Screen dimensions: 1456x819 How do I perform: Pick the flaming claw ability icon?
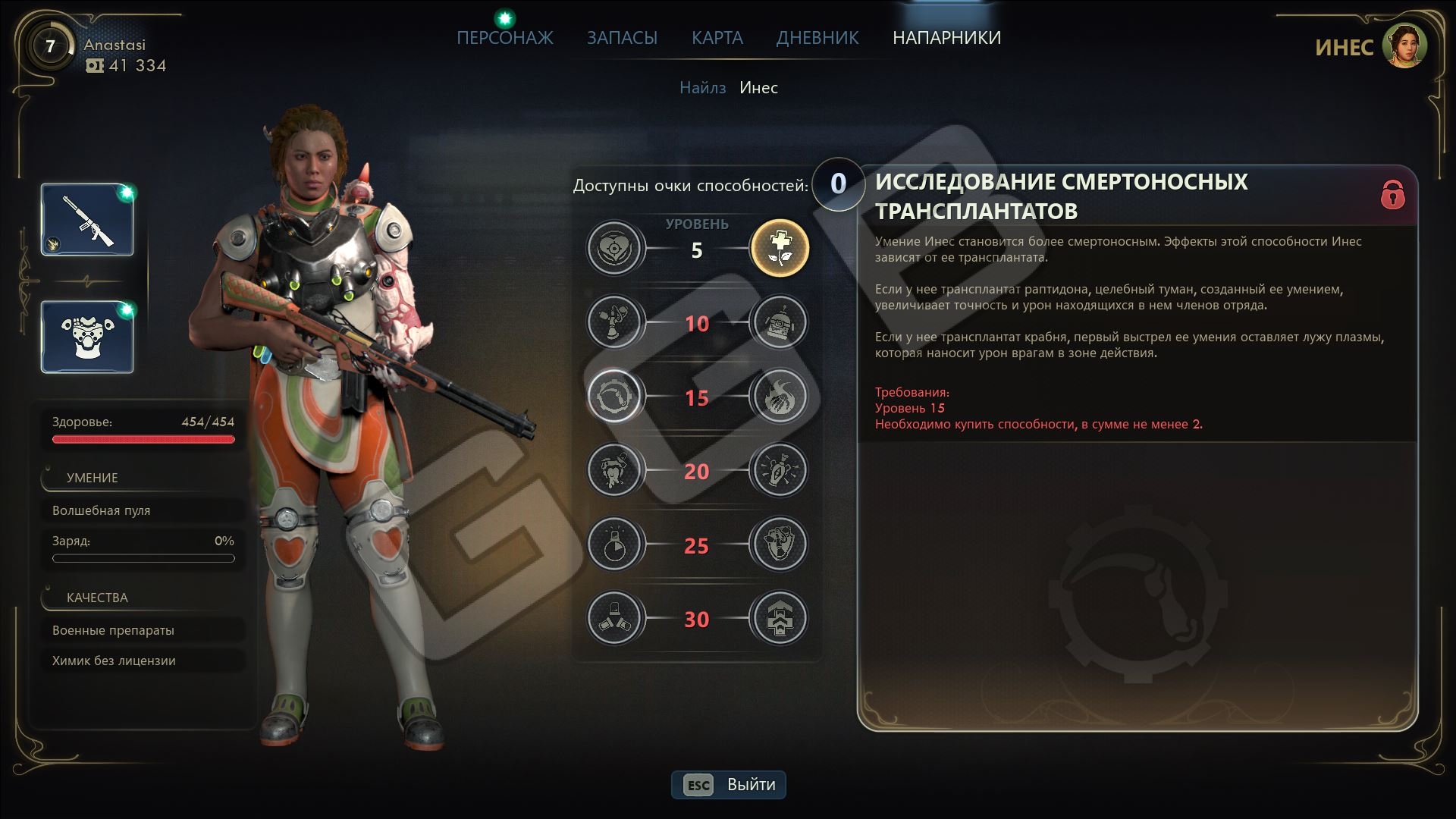point(779,397)
